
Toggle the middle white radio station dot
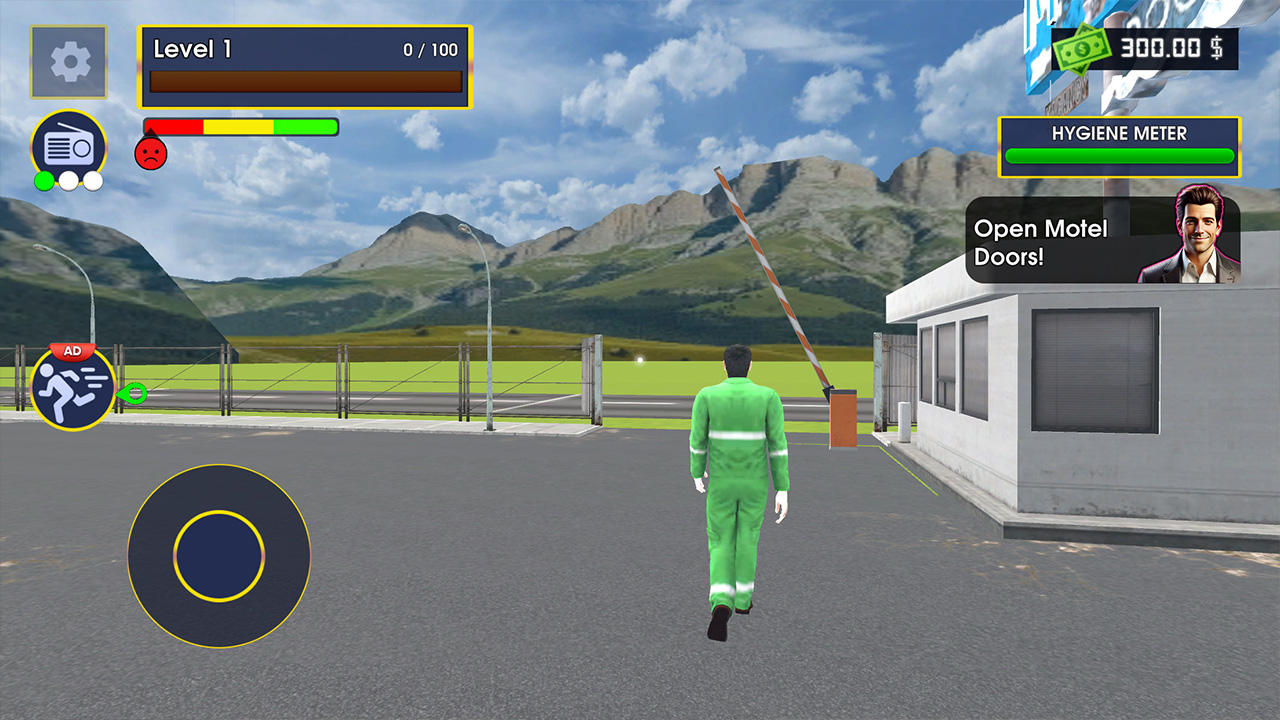(68, 181)
